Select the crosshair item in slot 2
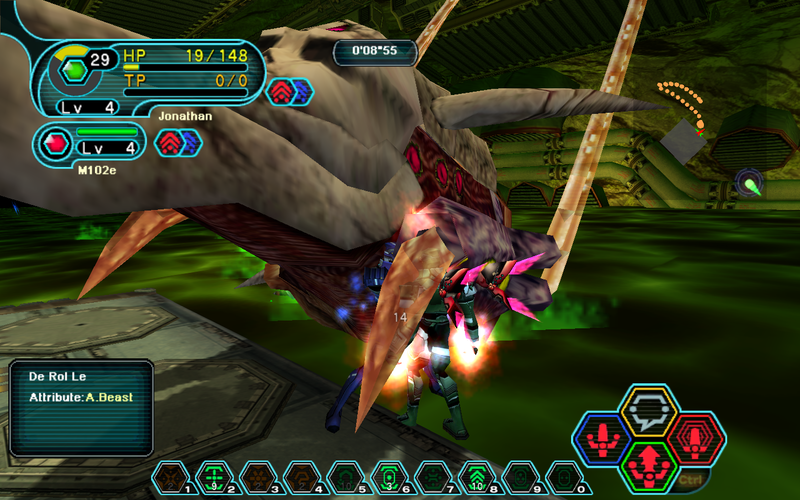The width and height of the screenshot is (800, 500). 213,477
